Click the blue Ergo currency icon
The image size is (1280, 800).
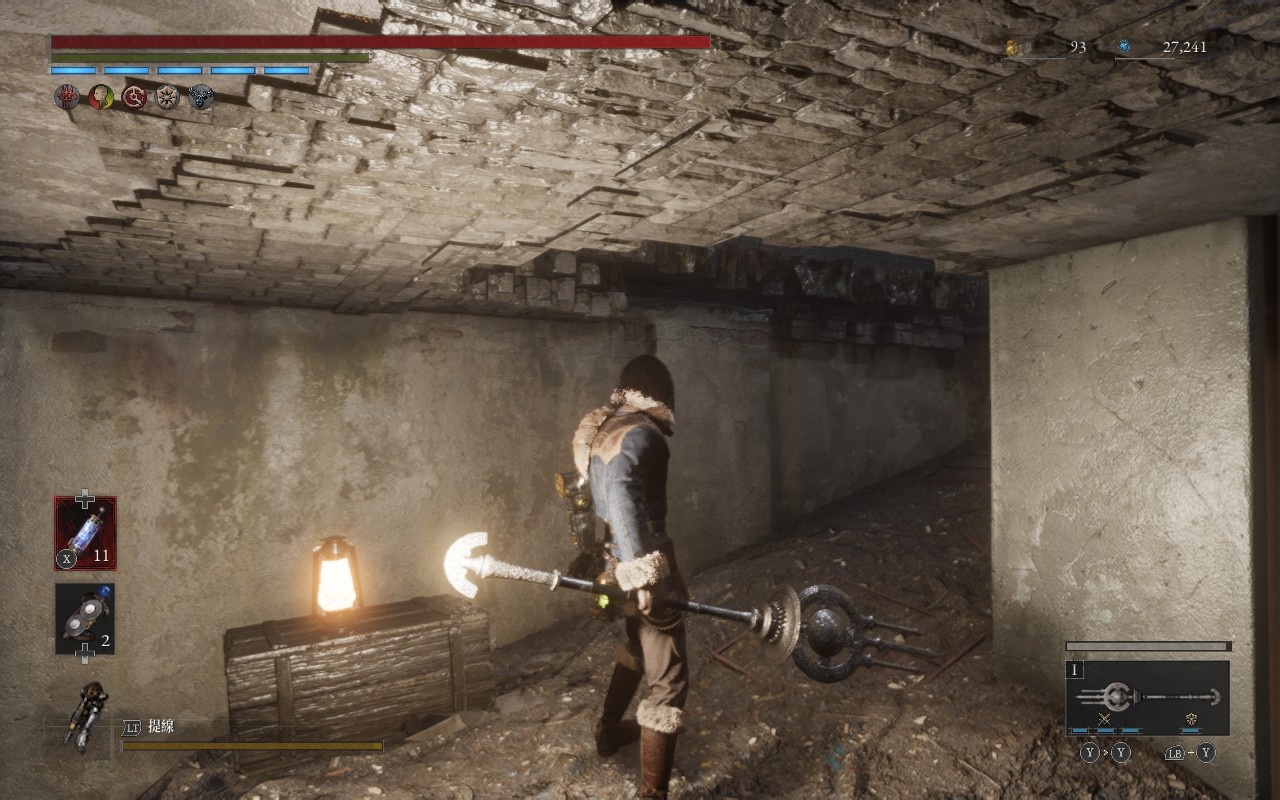pyautogui.click(x=1124, y=47)
